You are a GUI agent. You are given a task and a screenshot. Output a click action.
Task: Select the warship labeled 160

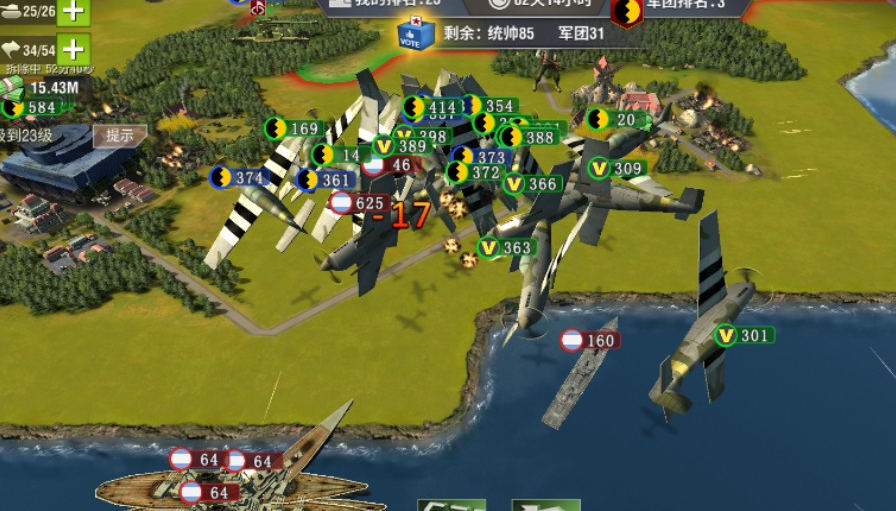590,341
